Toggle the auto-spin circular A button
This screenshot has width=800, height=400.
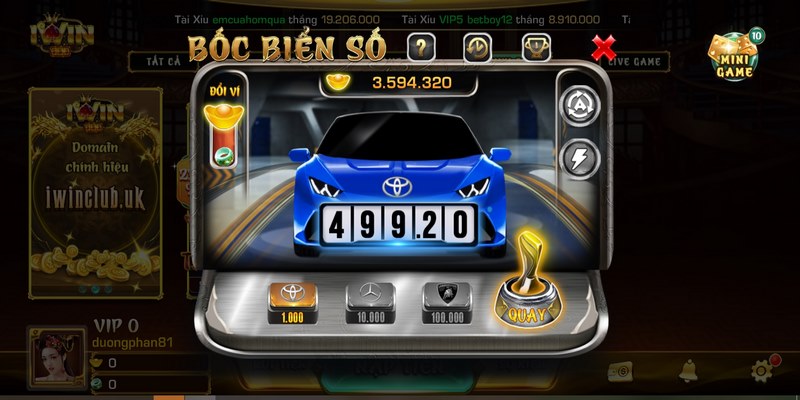point(581,106)
